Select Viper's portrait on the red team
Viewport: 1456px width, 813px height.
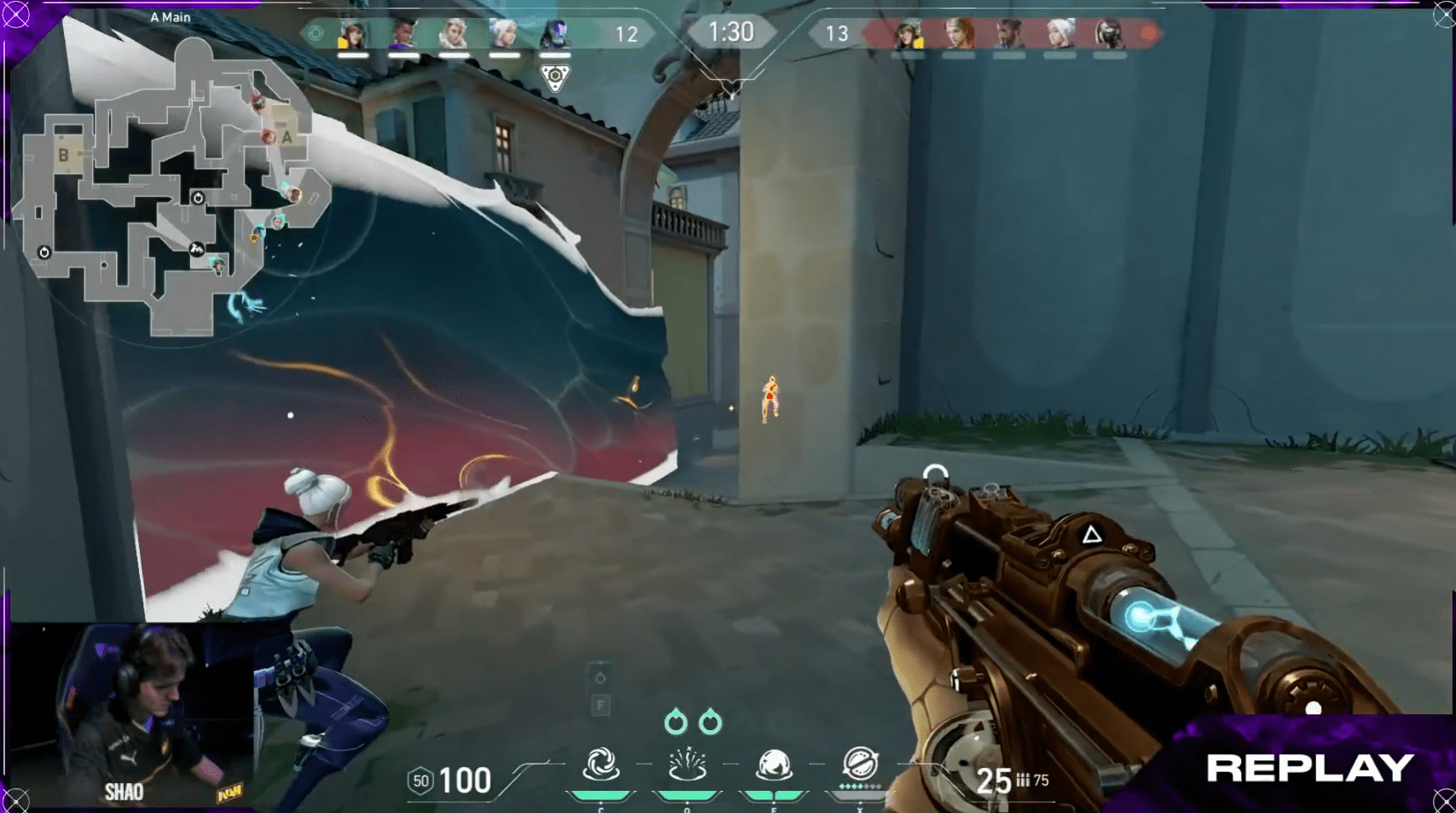(x=1109, y=34)
